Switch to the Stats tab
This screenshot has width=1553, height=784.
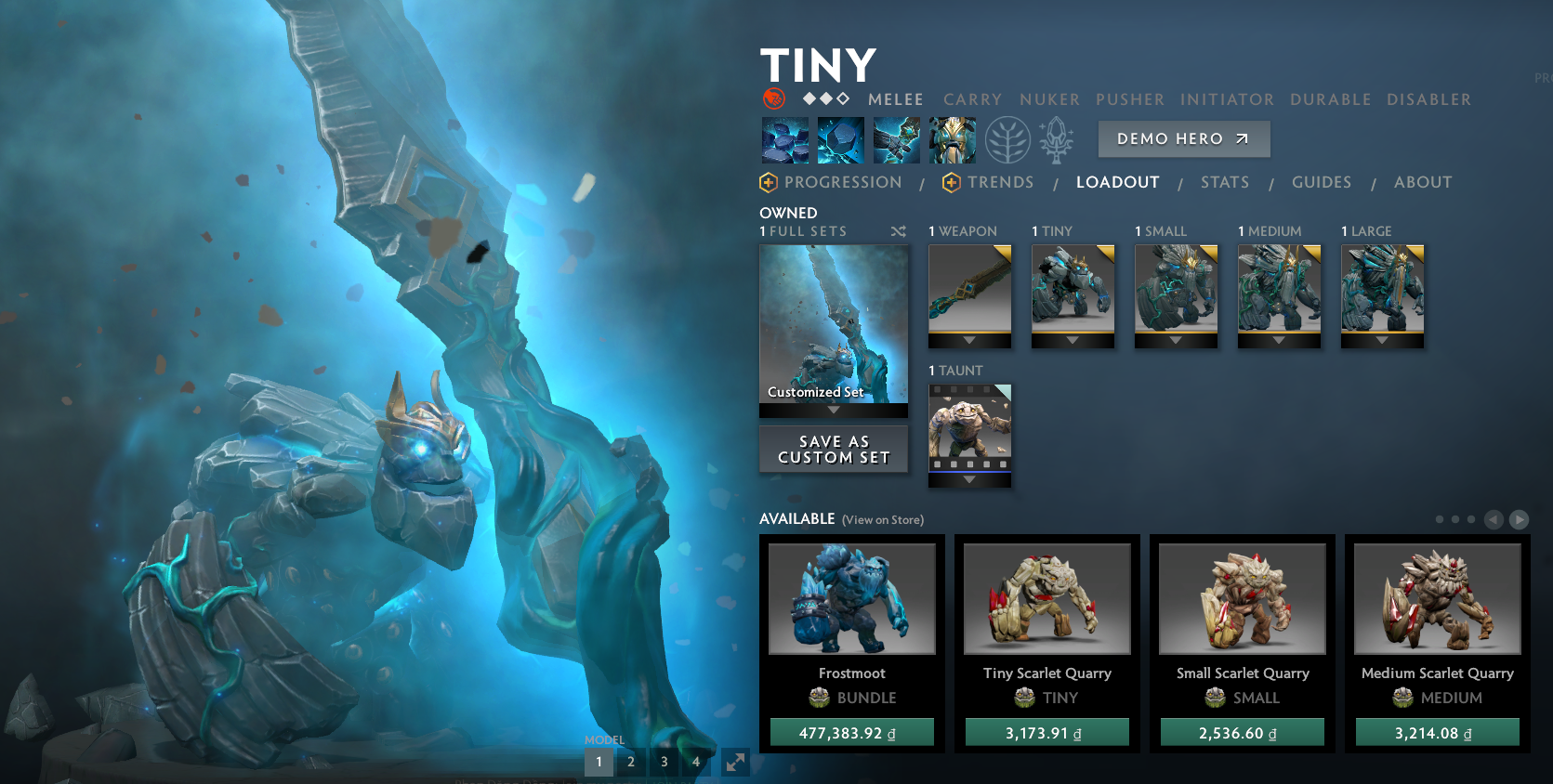tap(1224, 182)
